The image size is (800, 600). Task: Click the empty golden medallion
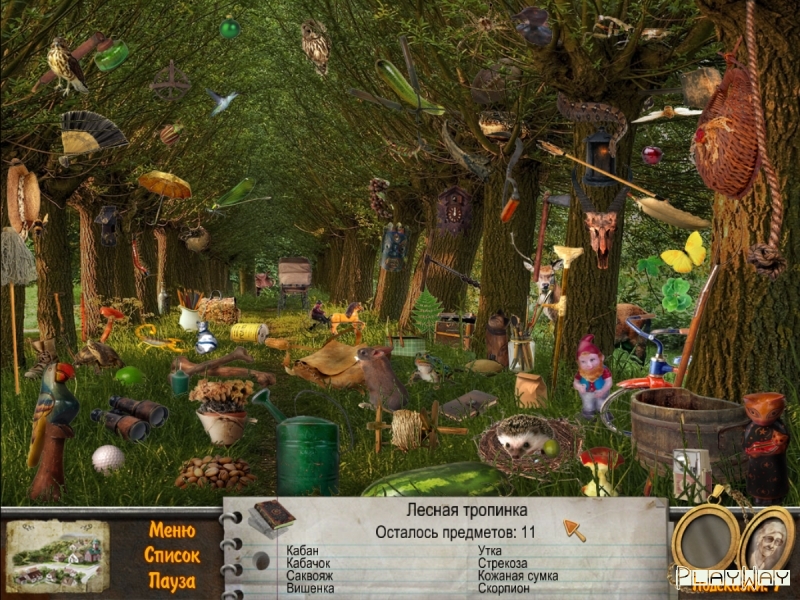click(x=705, y=540)
